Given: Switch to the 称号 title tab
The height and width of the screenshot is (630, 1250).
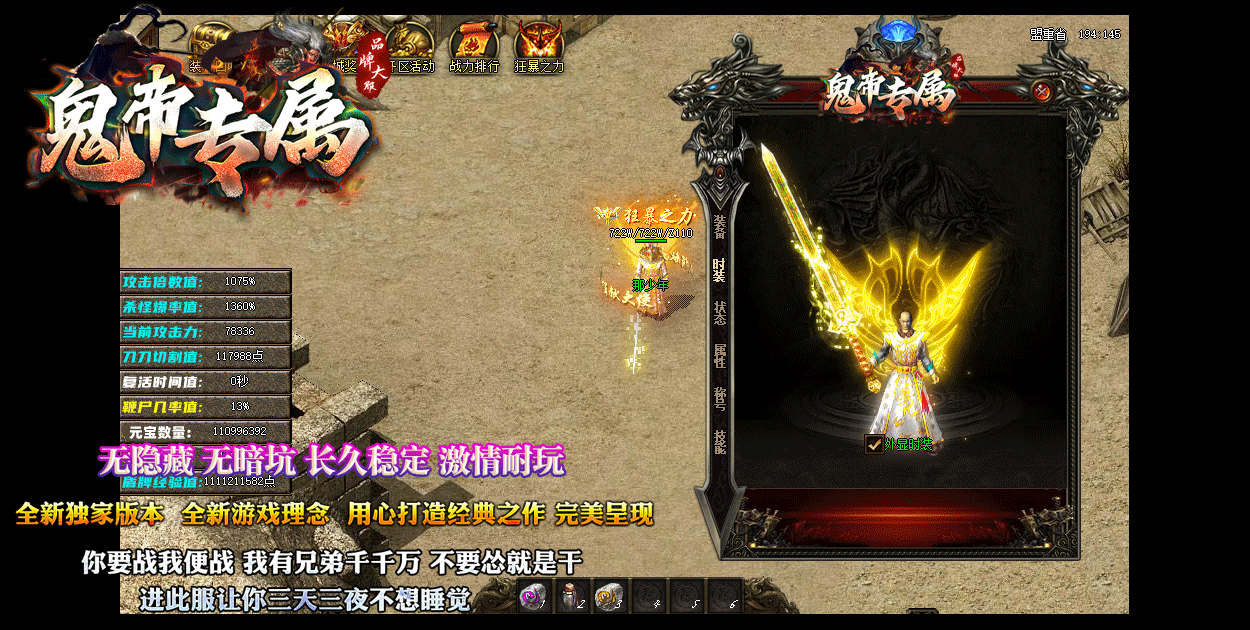Looking at the screenshot, I should tap(719, 399).
